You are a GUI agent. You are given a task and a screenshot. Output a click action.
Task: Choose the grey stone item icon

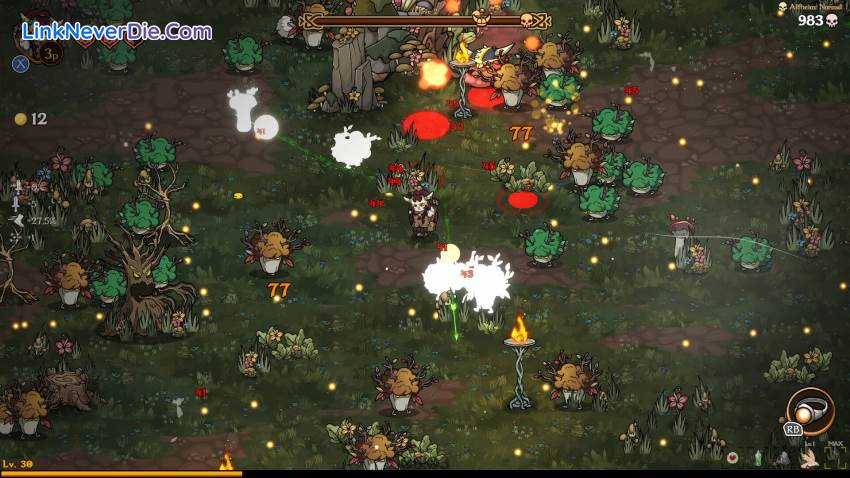tap(783, 460)
